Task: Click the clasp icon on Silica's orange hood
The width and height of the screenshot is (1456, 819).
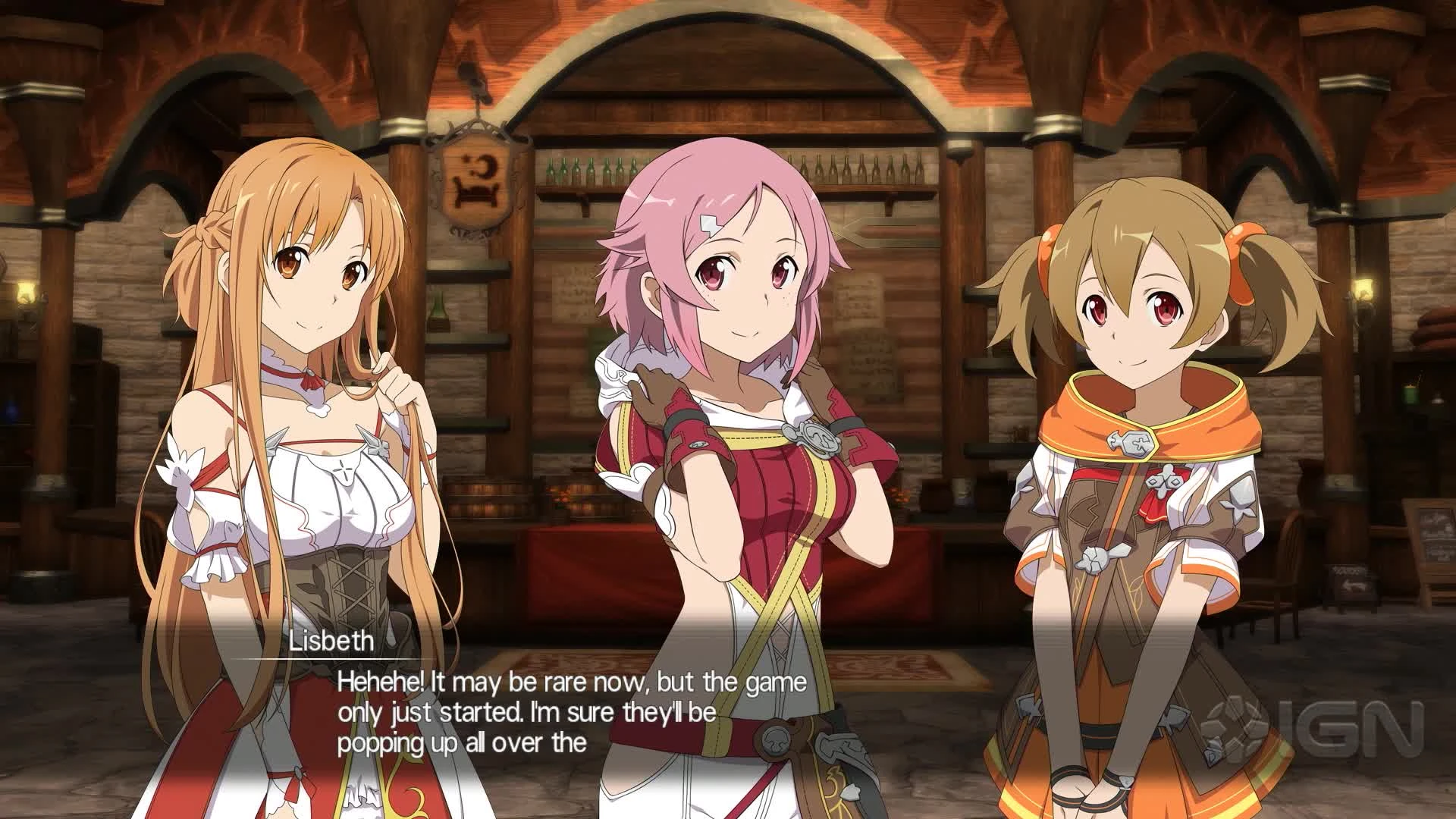Action: click(x=1130, y=443)
